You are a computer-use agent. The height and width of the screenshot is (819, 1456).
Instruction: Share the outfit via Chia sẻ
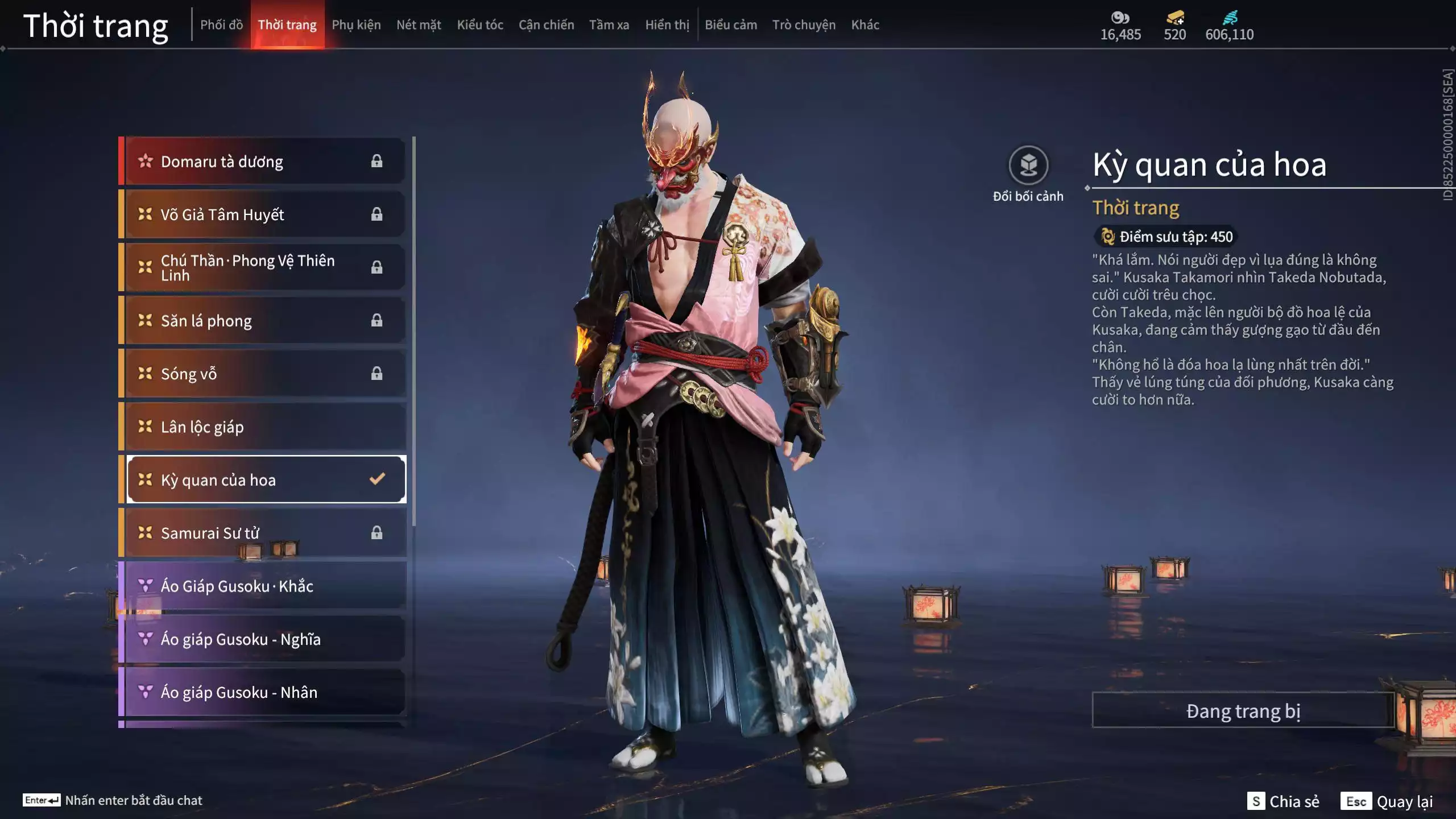point(1283,801)
